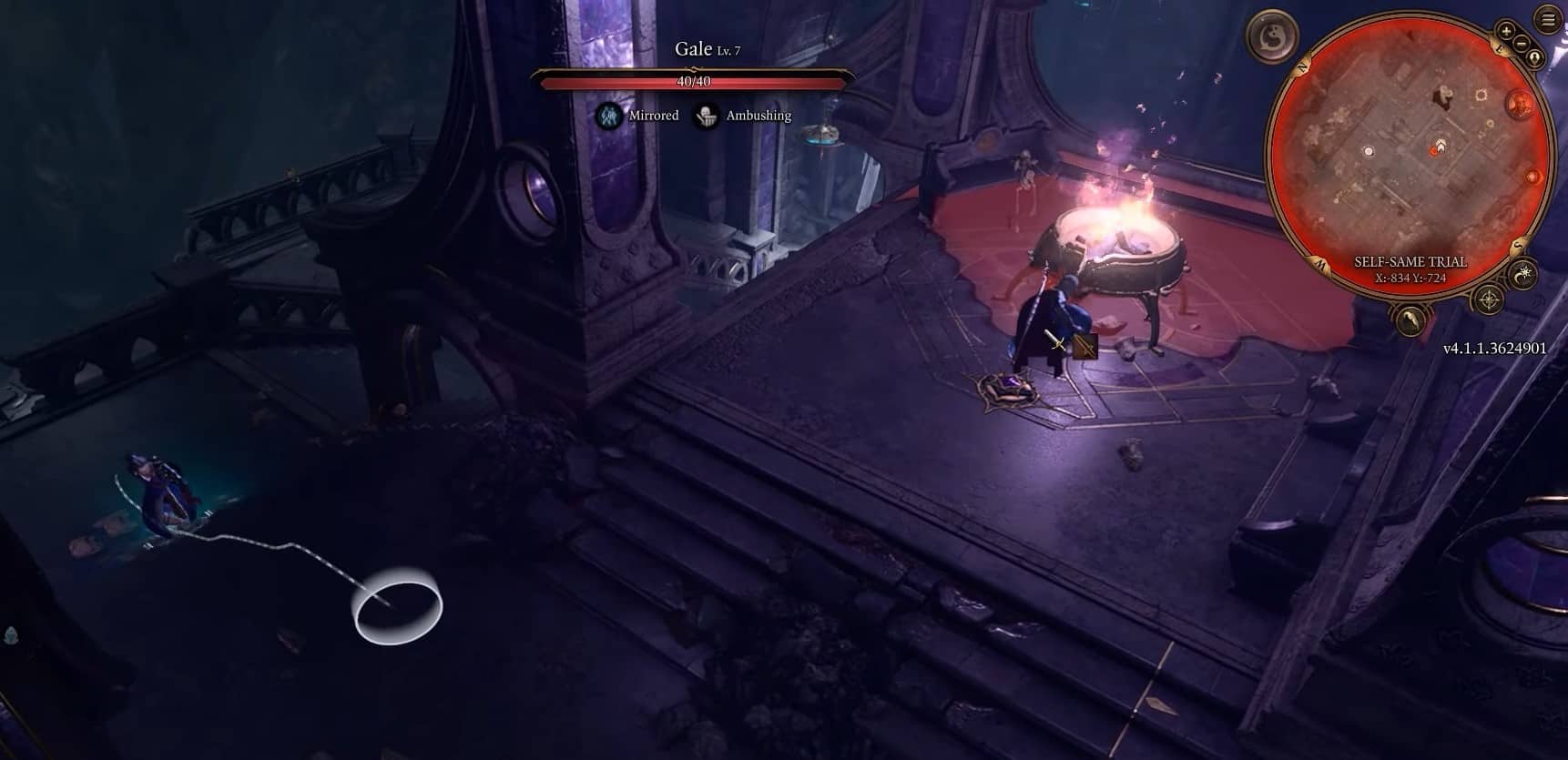The width and height of the screenshot is (1568, 760).
Task: Open the hamburger game menu button
Action: point(1548,18)
